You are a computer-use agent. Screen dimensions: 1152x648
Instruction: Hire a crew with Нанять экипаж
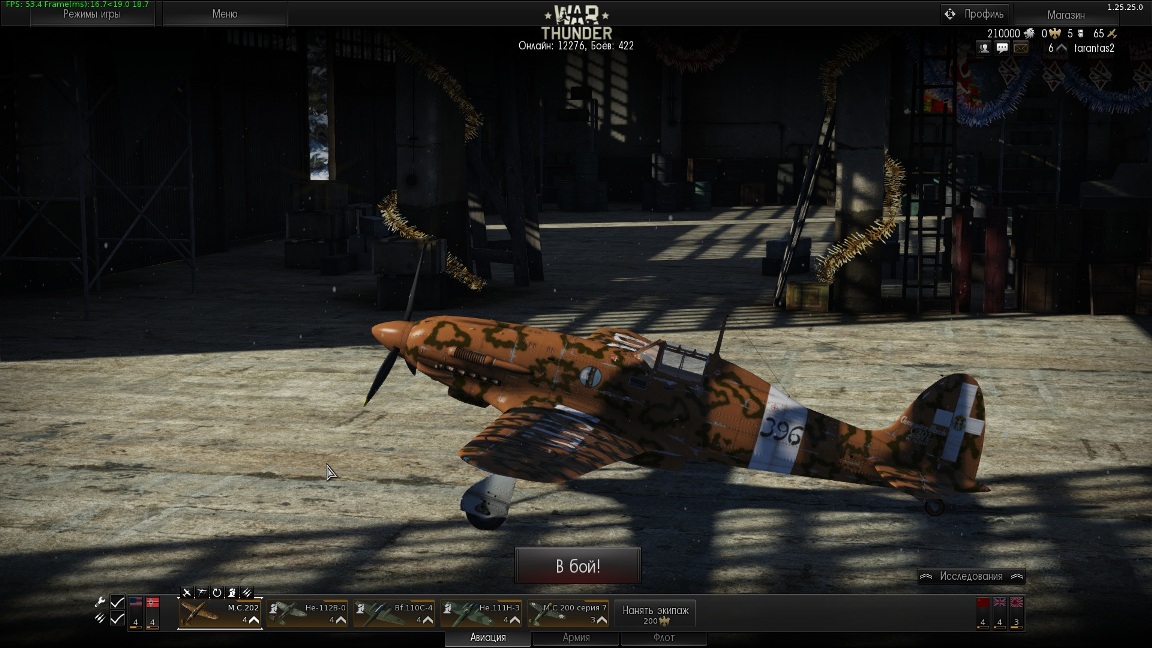point(655,613)
